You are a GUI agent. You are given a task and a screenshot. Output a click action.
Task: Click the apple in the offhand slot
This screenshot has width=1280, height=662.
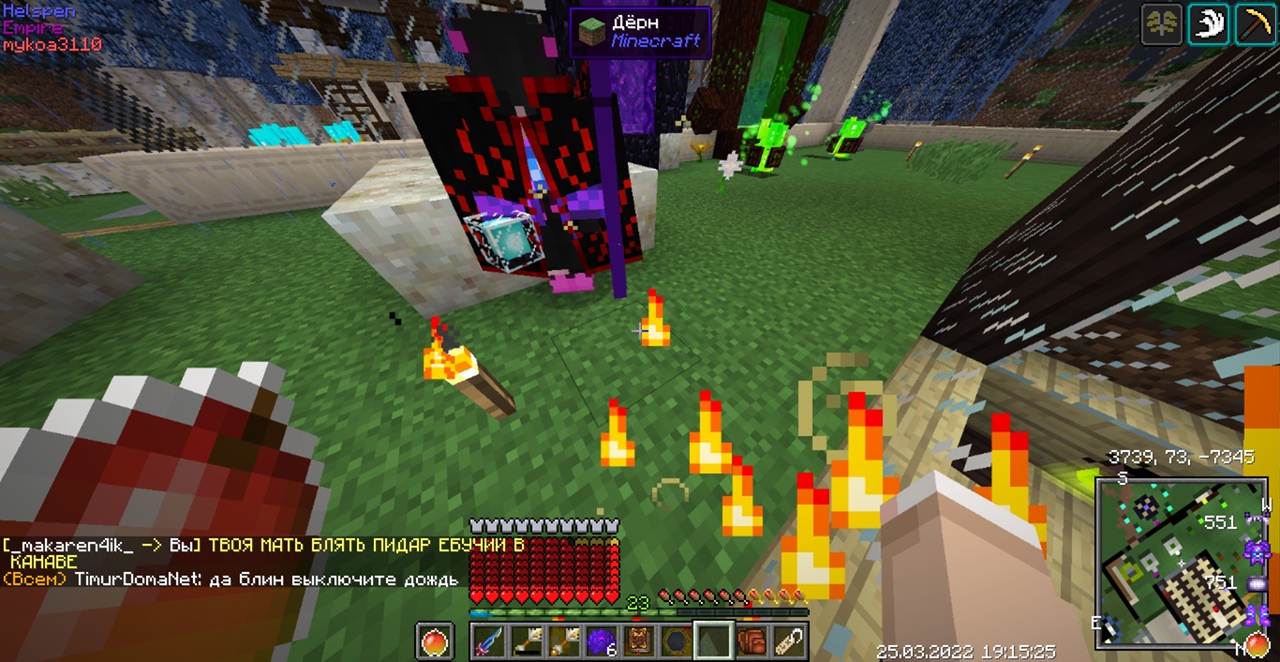[x=434, y=641]
